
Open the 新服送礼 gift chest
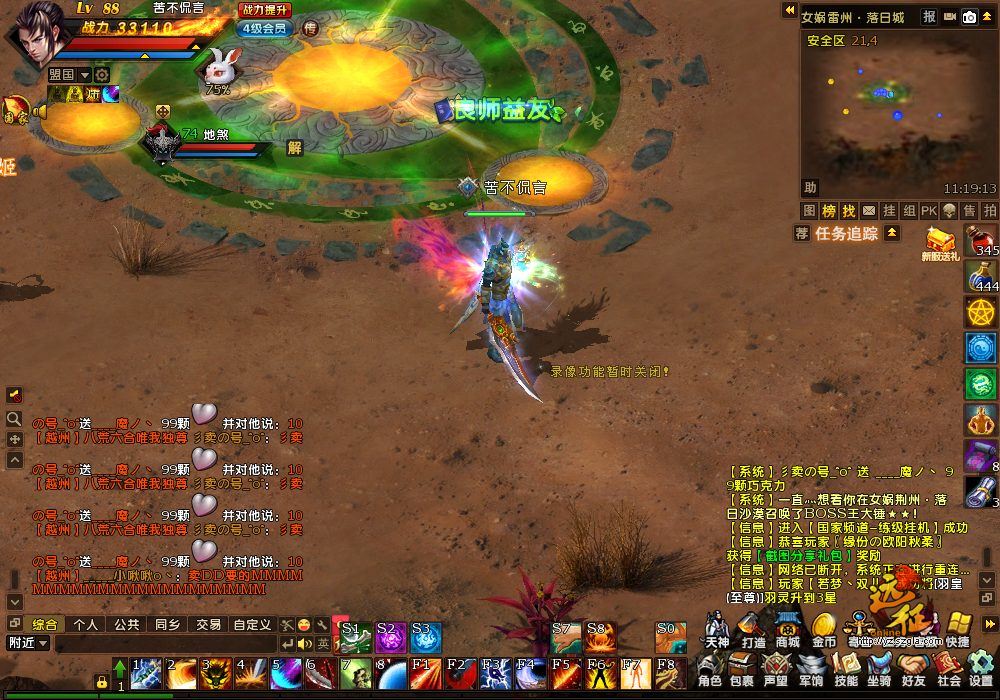point(940,243)
